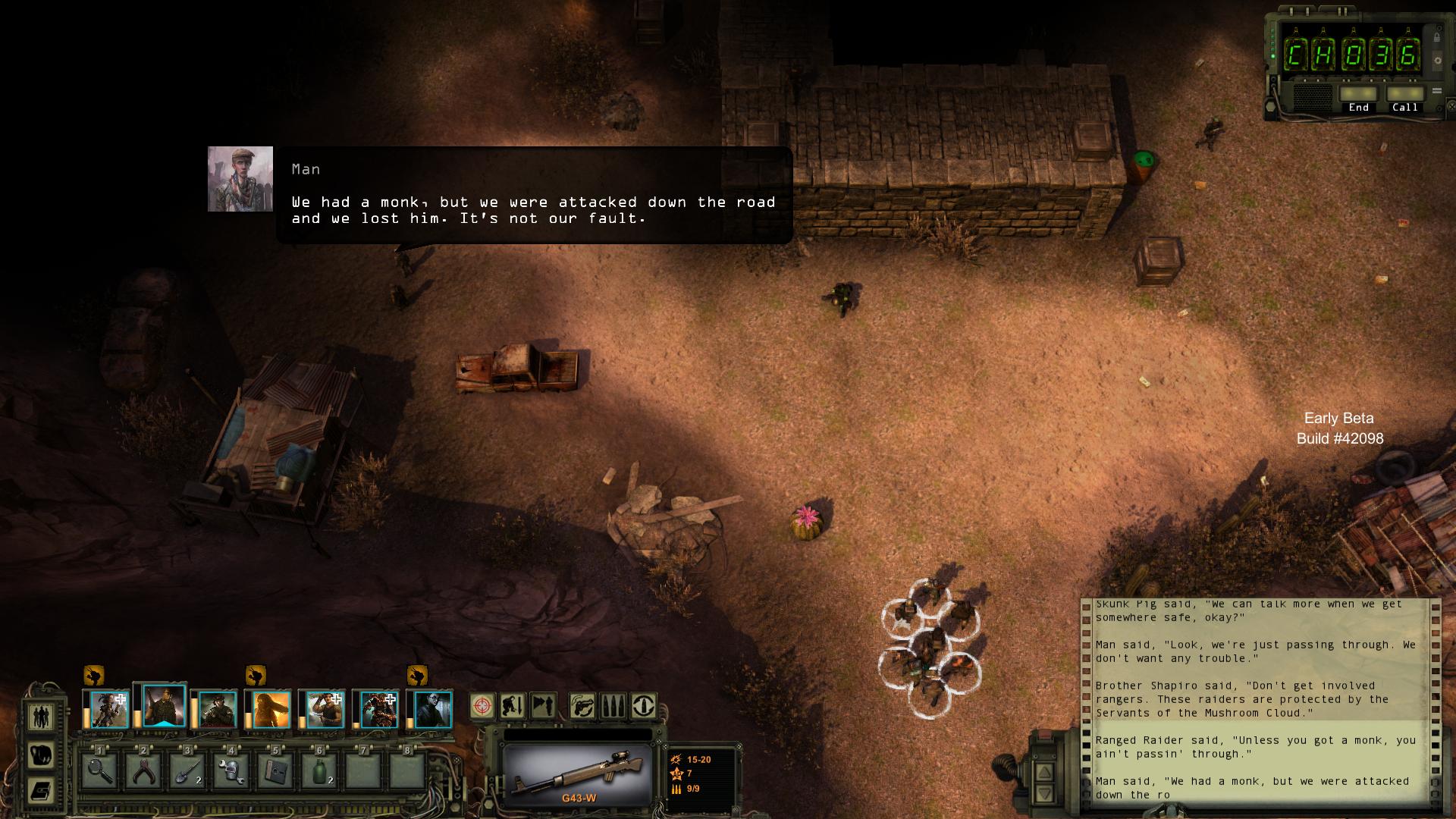The width and height of the screenshot is (1456, 819).
Task: Click the G43-W rifle weapon panel
Action: 577,775
